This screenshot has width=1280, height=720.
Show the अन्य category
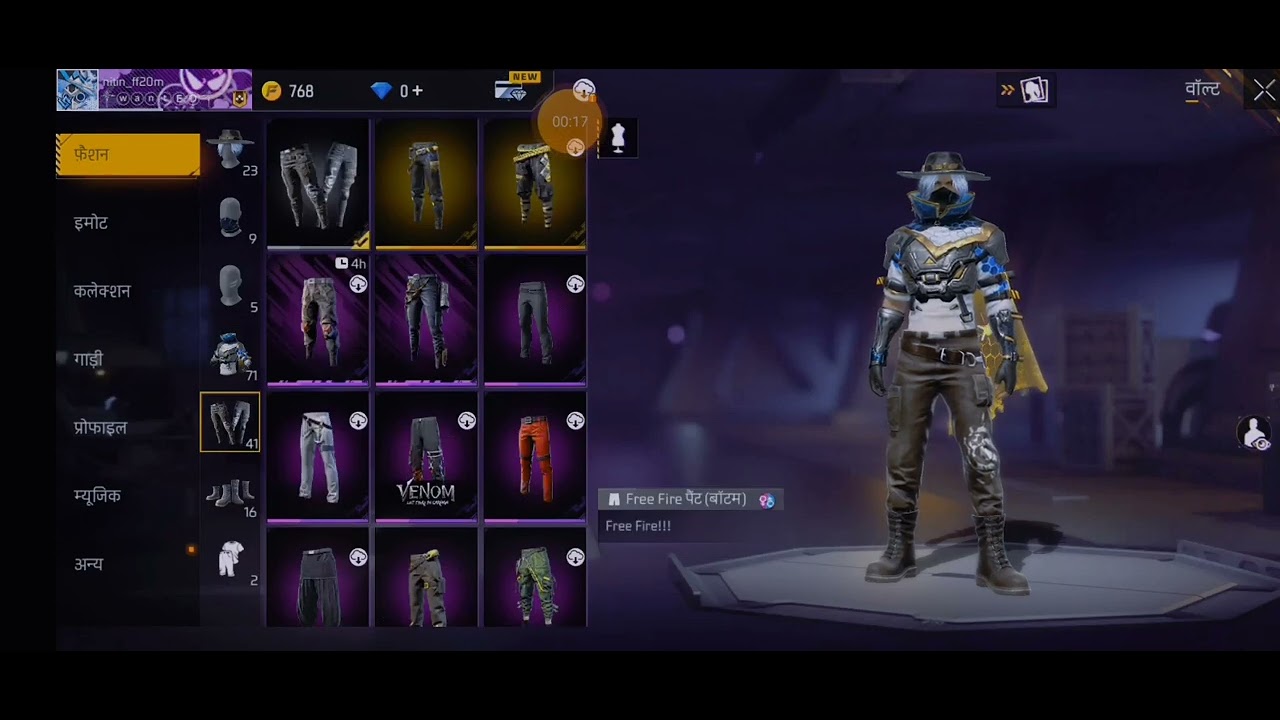[88, 564]
